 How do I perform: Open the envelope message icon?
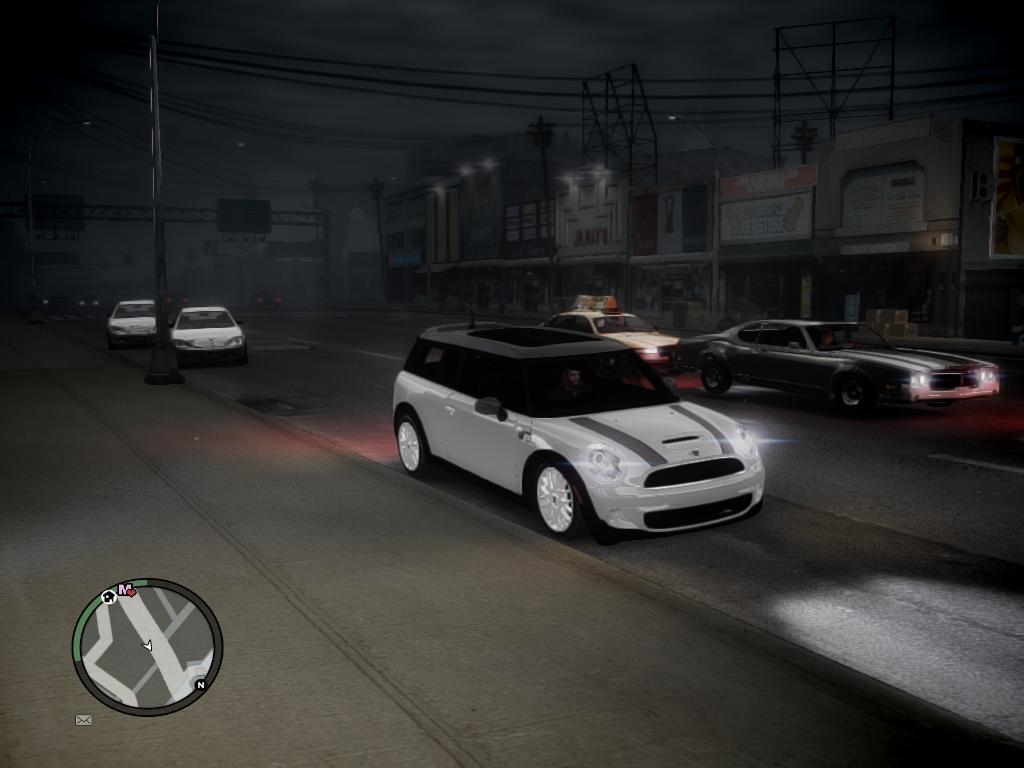tap(84, 719)
